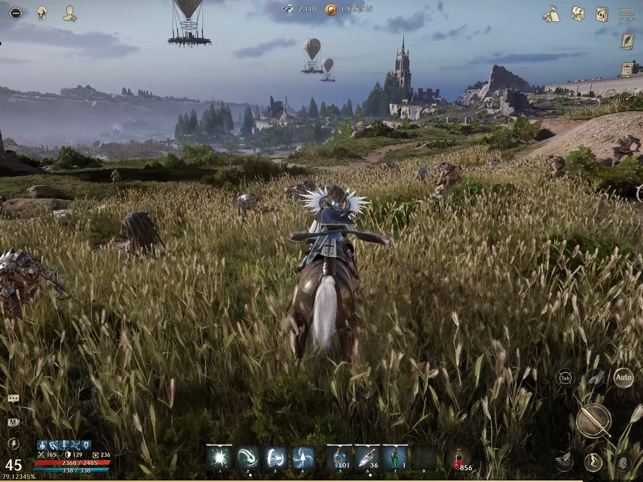643x482 pixels.
Task: Click the jumping figure dodge button
Action: [x=593, y=461]
